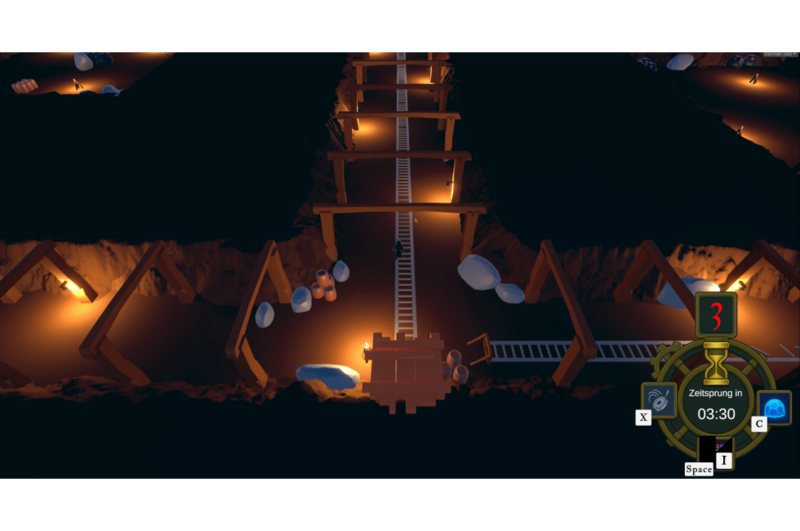Image resolution: width=800 pixels, height=531 pixels.
Task: Activate the blue dome shield ability
Action: (x=775, y=406)
